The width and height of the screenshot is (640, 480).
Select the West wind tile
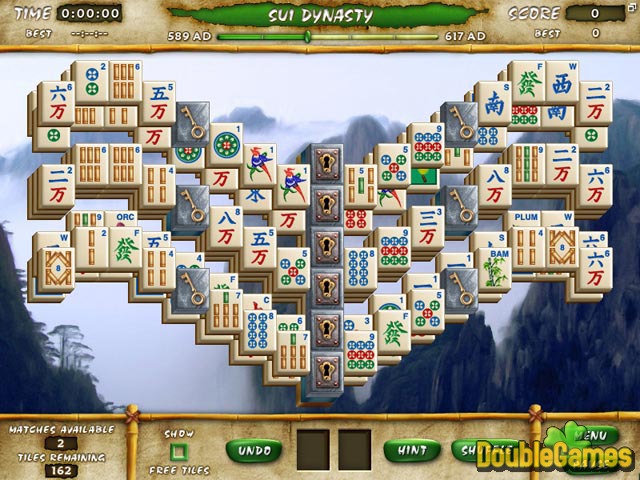pos(562,89)
